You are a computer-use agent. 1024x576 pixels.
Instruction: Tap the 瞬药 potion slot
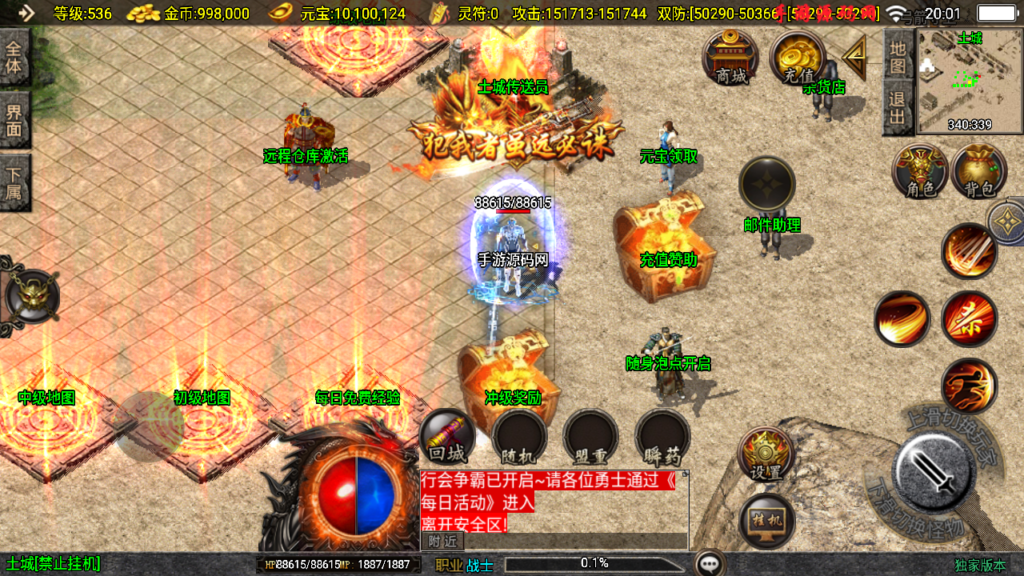(662, 436)
